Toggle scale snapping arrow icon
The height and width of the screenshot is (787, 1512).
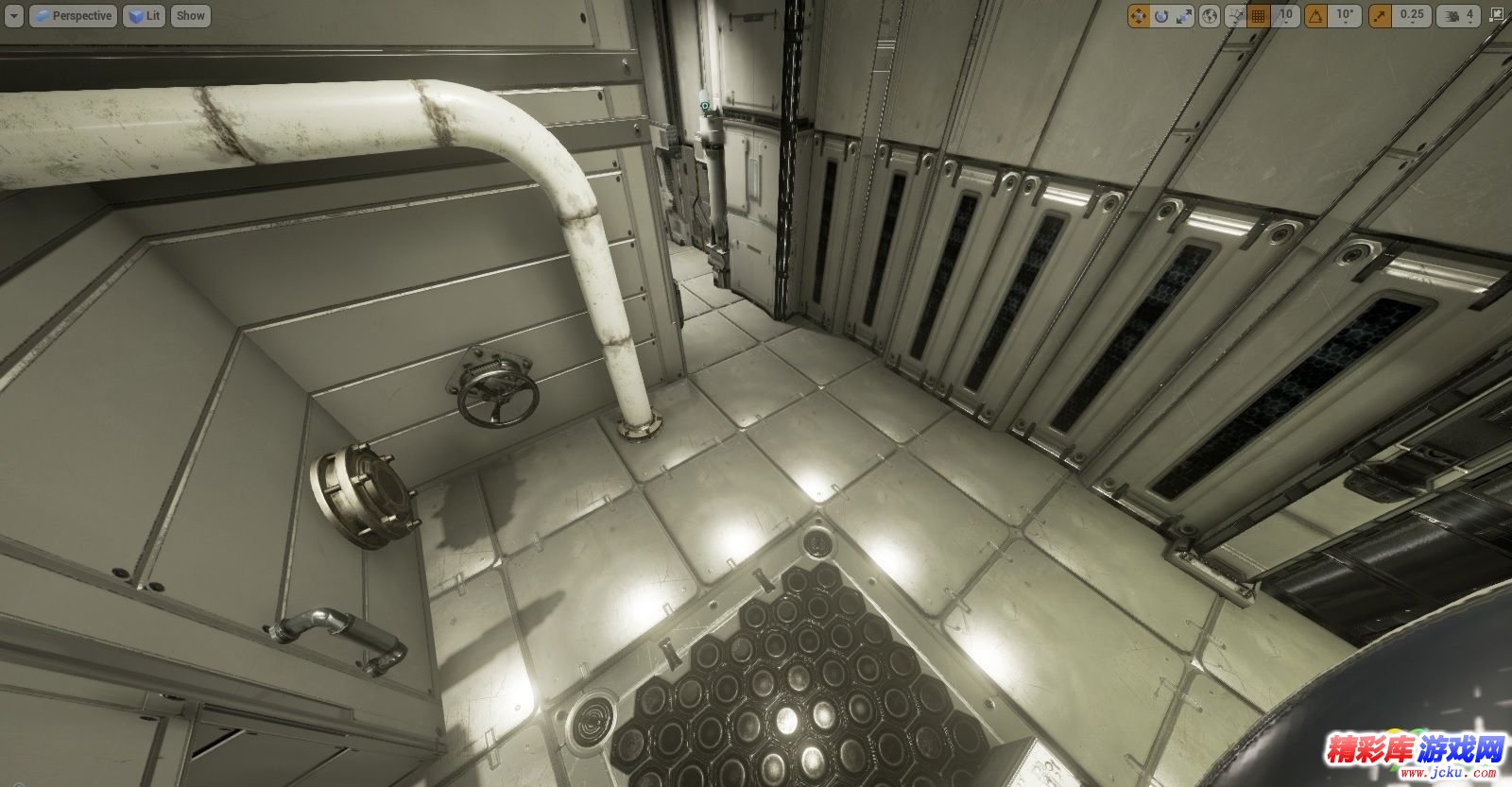click(x=1379, y=16)
